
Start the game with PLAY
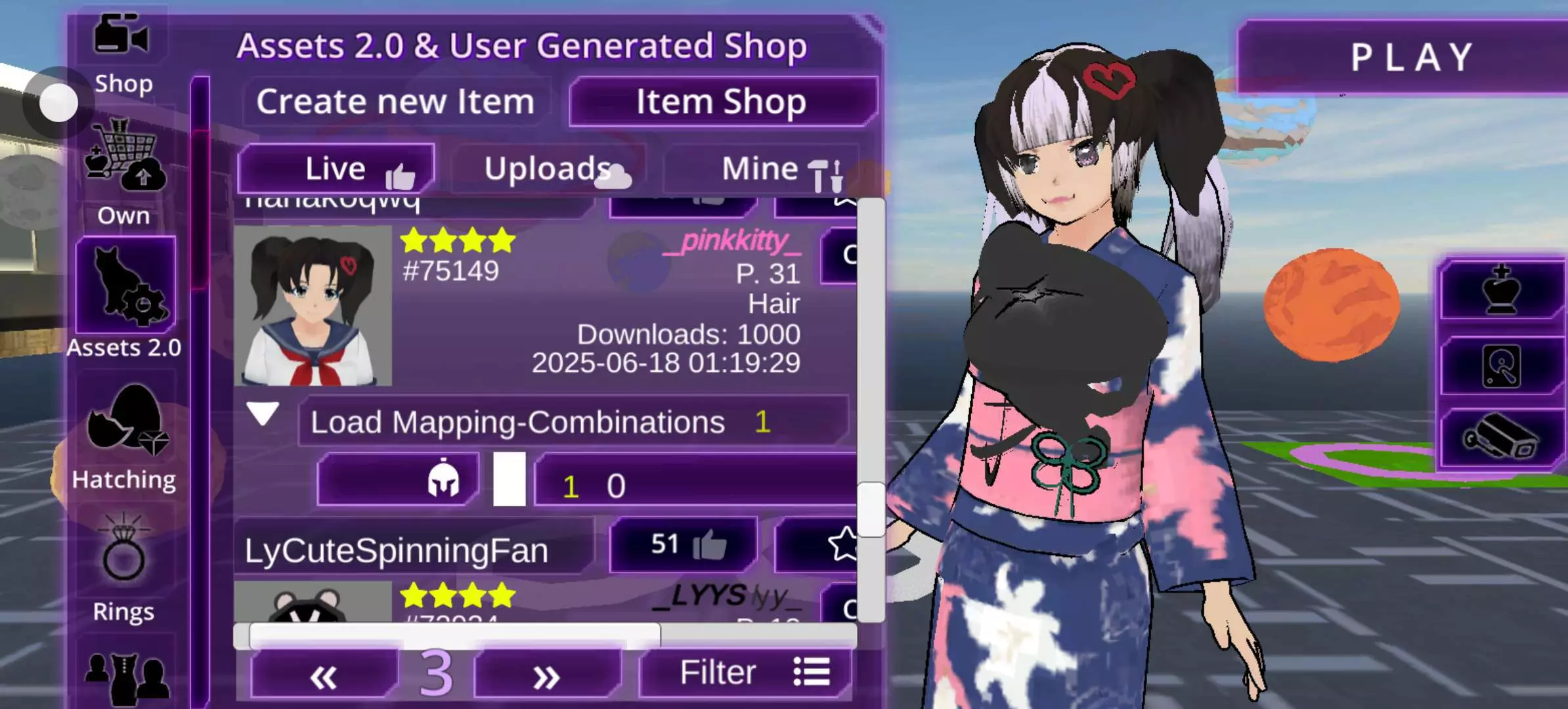(x=1412, y=58)
